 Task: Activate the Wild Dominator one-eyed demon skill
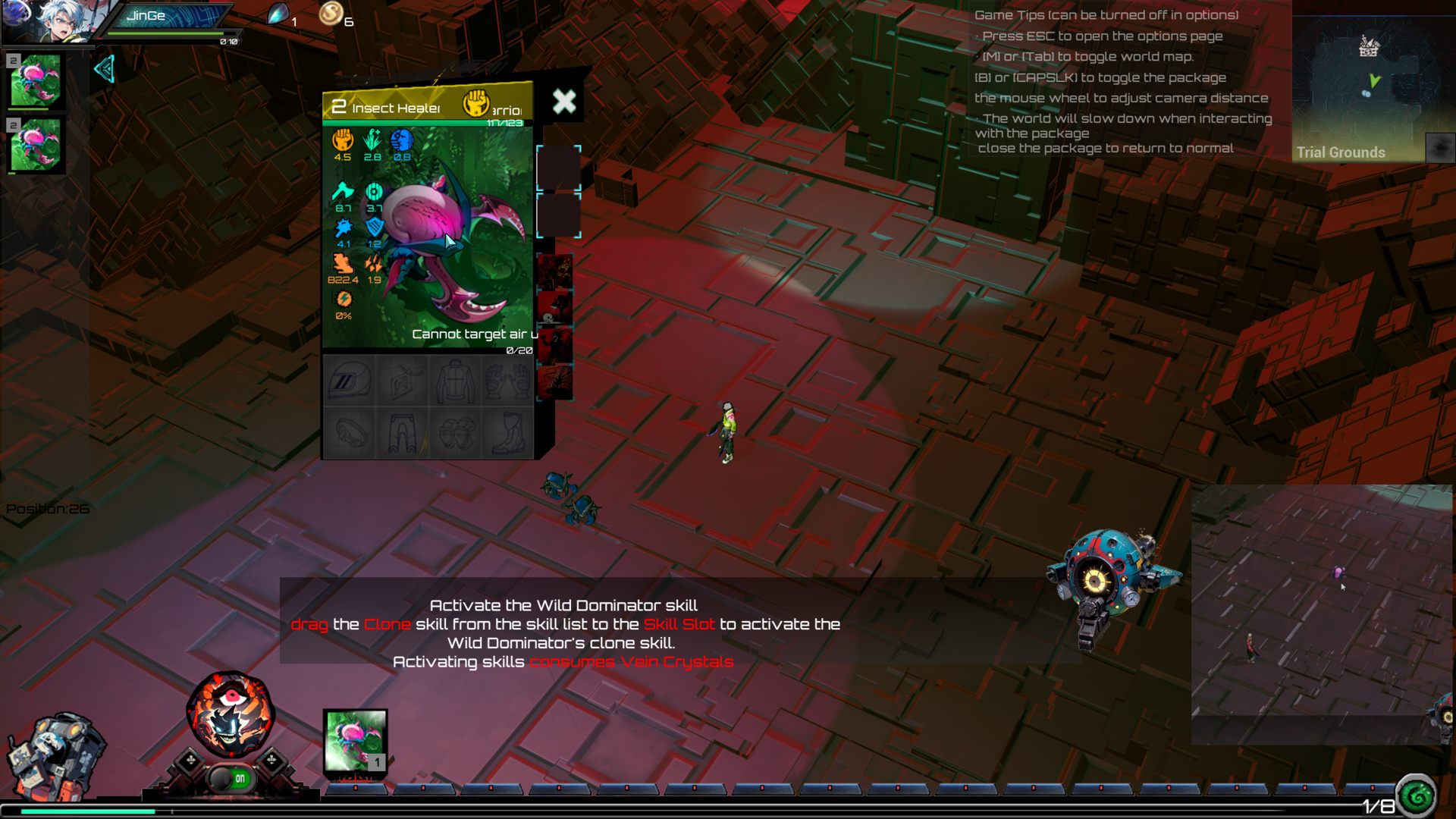(230, 714)
